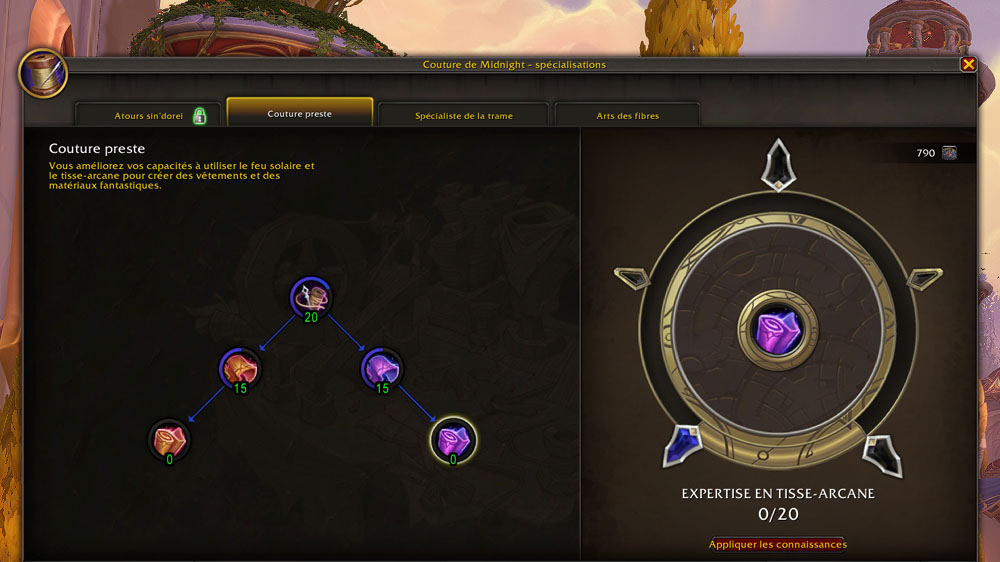Switch to the Atours sin'dorei tab
Screen dimensions: 1000x562
coord(148,116)
